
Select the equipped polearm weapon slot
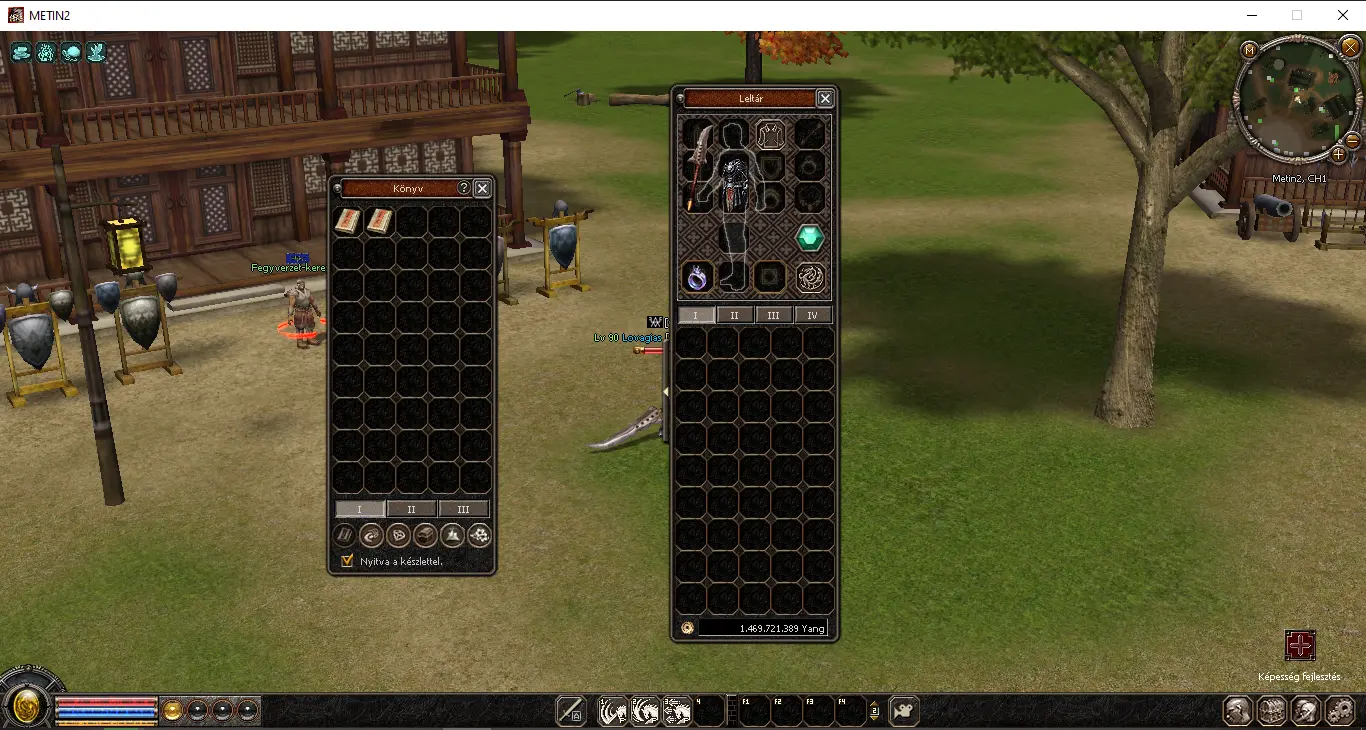pyautogui.click(x=697, y=165)
